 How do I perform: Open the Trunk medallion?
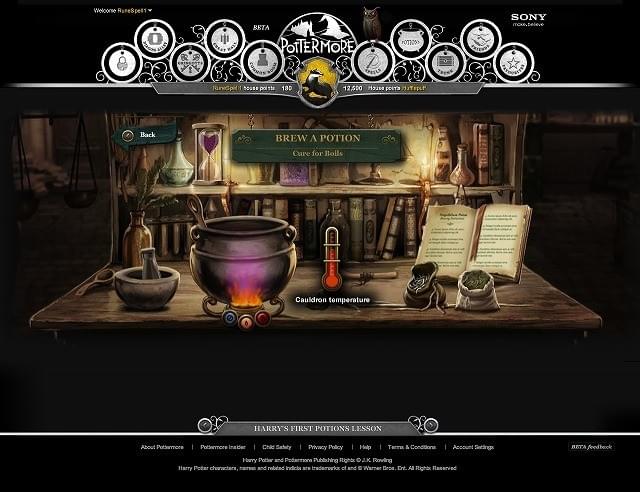coord(446,62)
